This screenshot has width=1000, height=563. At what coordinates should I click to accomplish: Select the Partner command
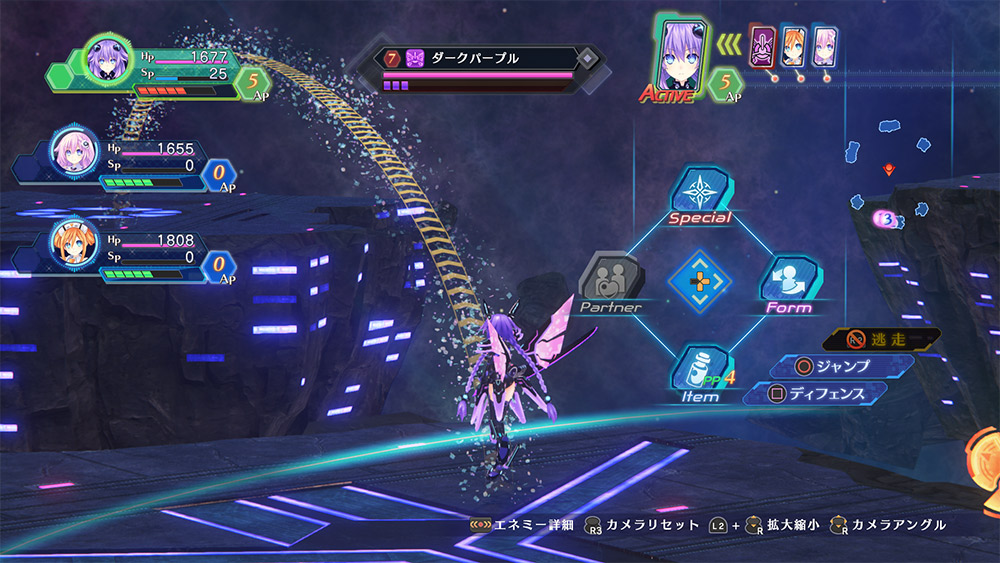pyautogui.click(x=611, y=284)
